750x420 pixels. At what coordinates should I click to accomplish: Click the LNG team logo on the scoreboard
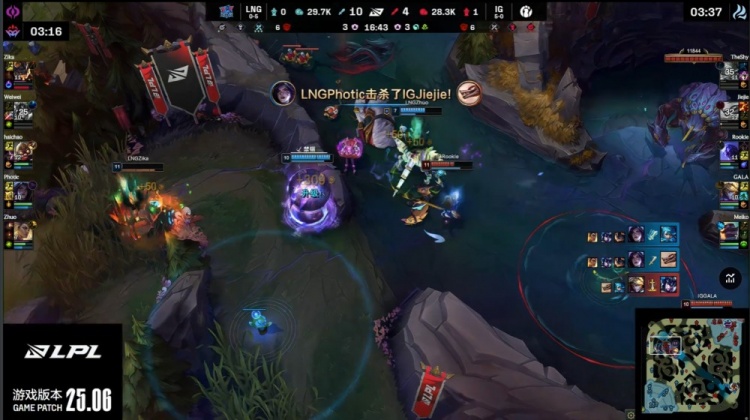click(x=229, y=11)
